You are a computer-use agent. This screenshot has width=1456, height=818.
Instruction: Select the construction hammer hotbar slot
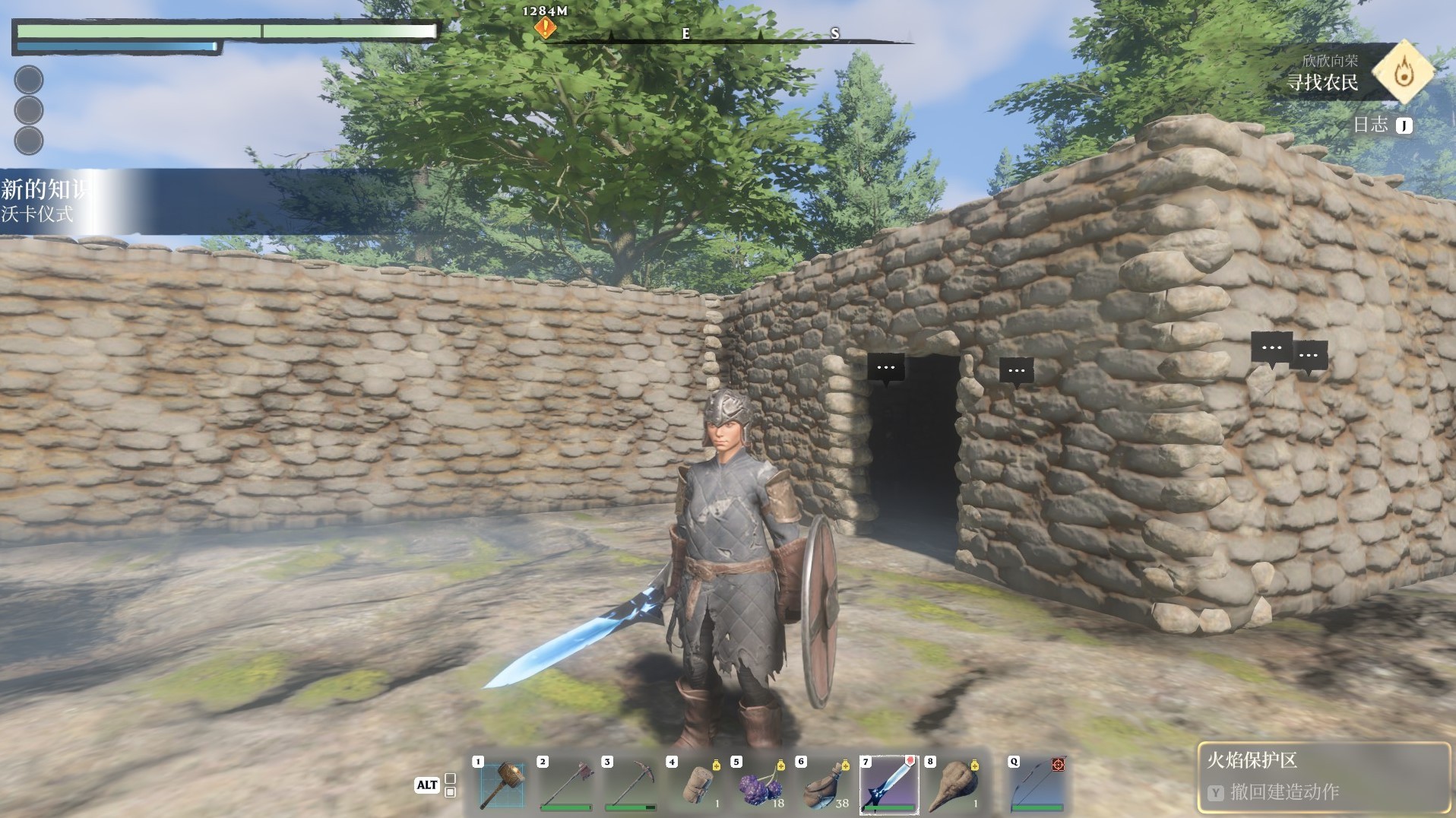tap(502, 786)
